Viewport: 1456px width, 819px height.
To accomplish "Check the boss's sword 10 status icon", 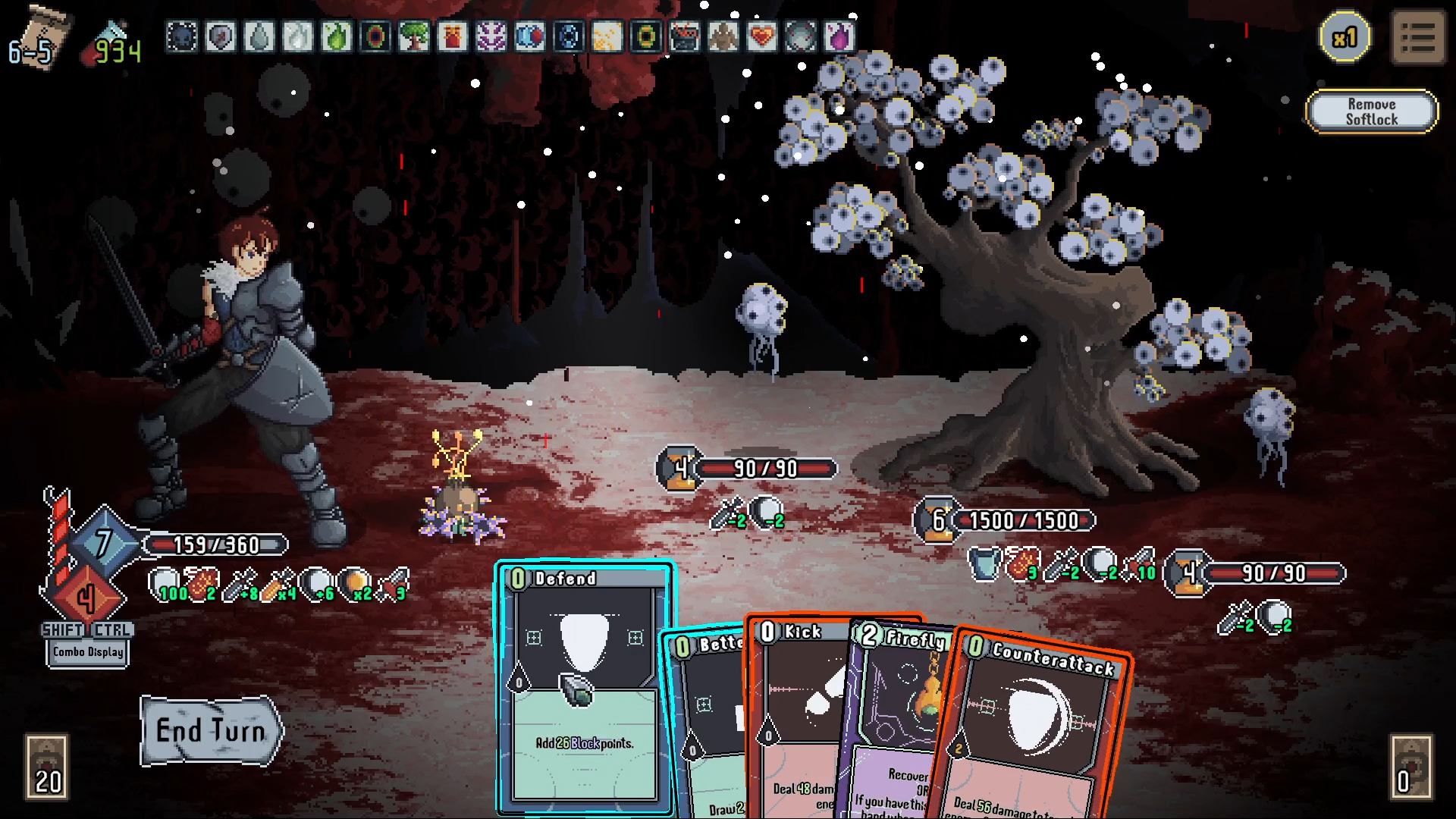I will click(x=1141, y=564).
